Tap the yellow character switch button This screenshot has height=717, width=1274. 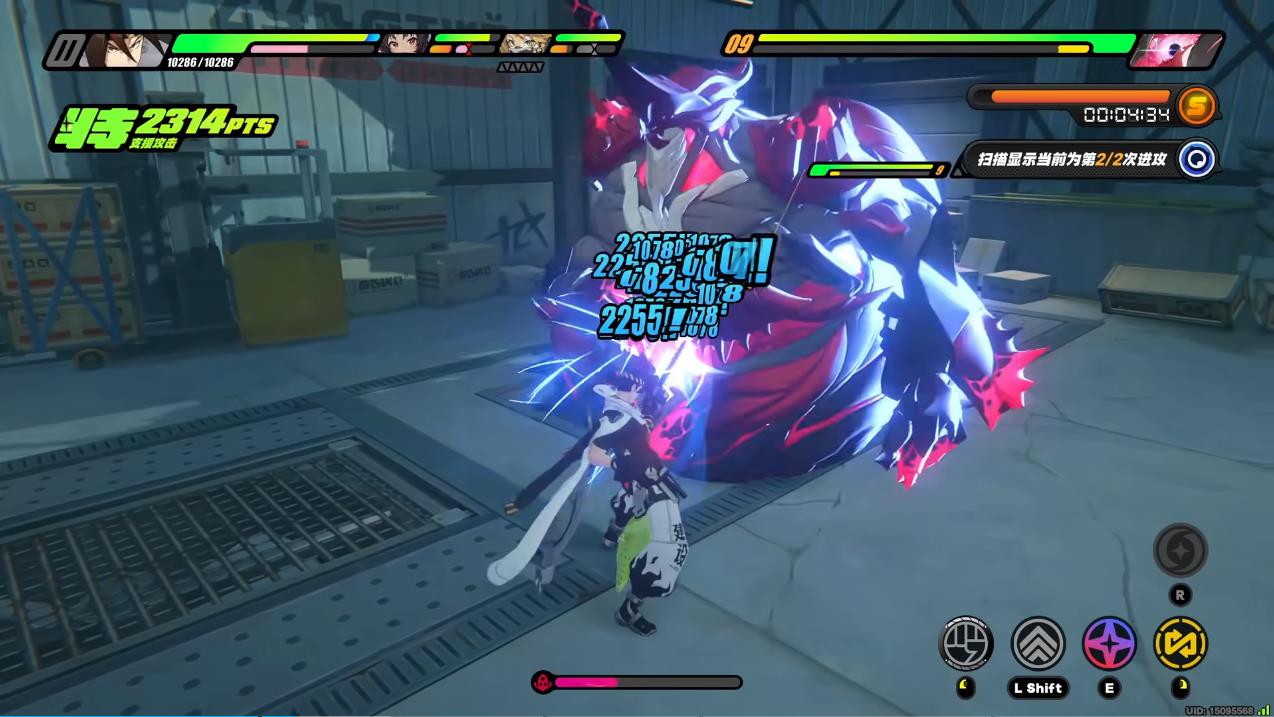point(1180,643)
